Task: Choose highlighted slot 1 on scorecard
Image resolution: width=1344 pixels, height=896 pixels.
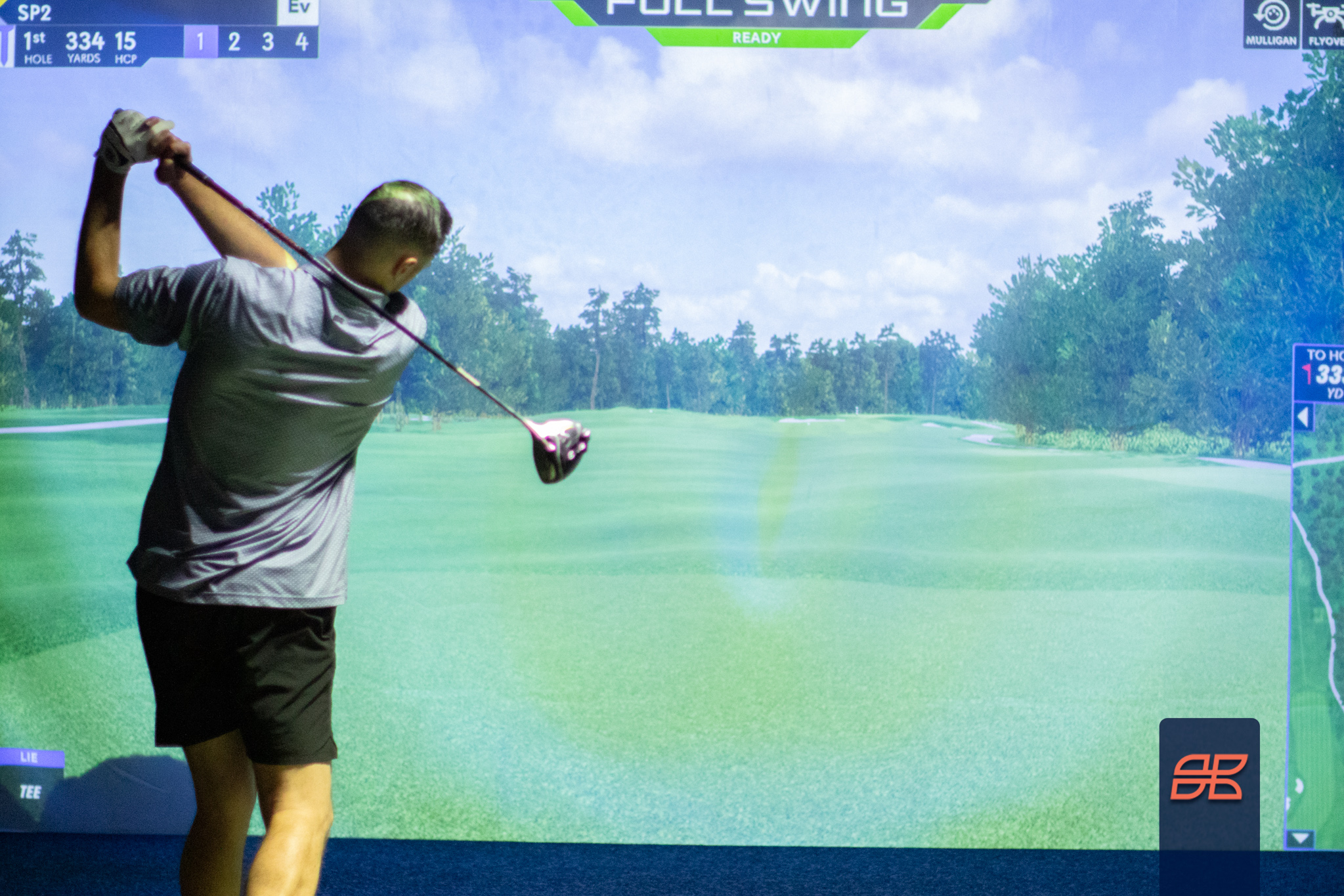Action: [200, 43]
